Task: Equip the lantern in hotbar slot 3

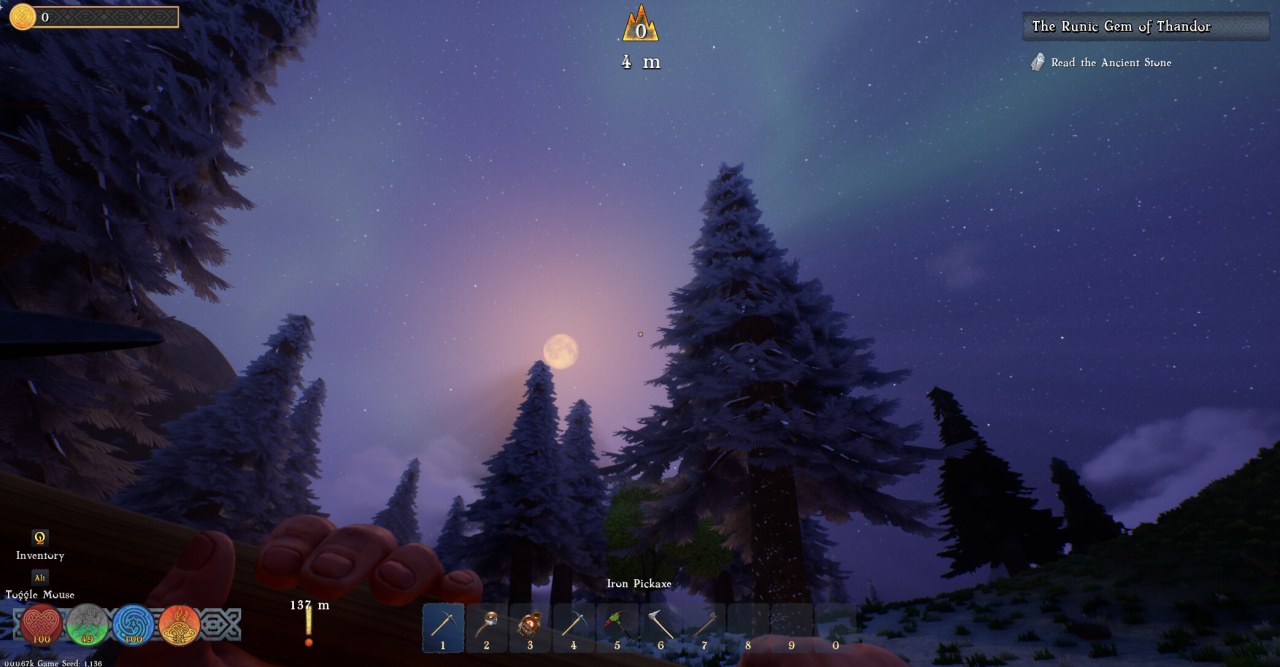Action: tap(530, 627)
